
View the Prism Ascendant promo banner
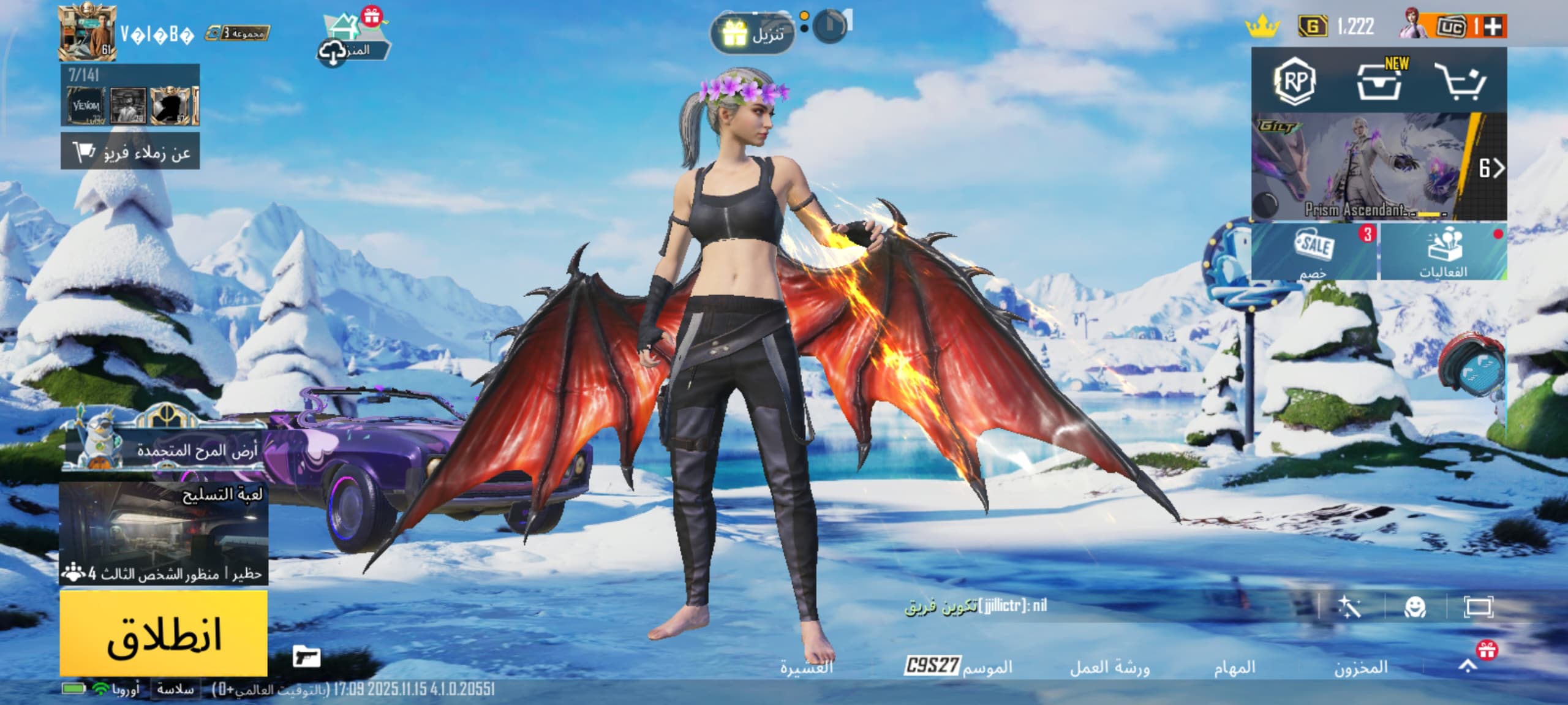(x=1378, y=167)
